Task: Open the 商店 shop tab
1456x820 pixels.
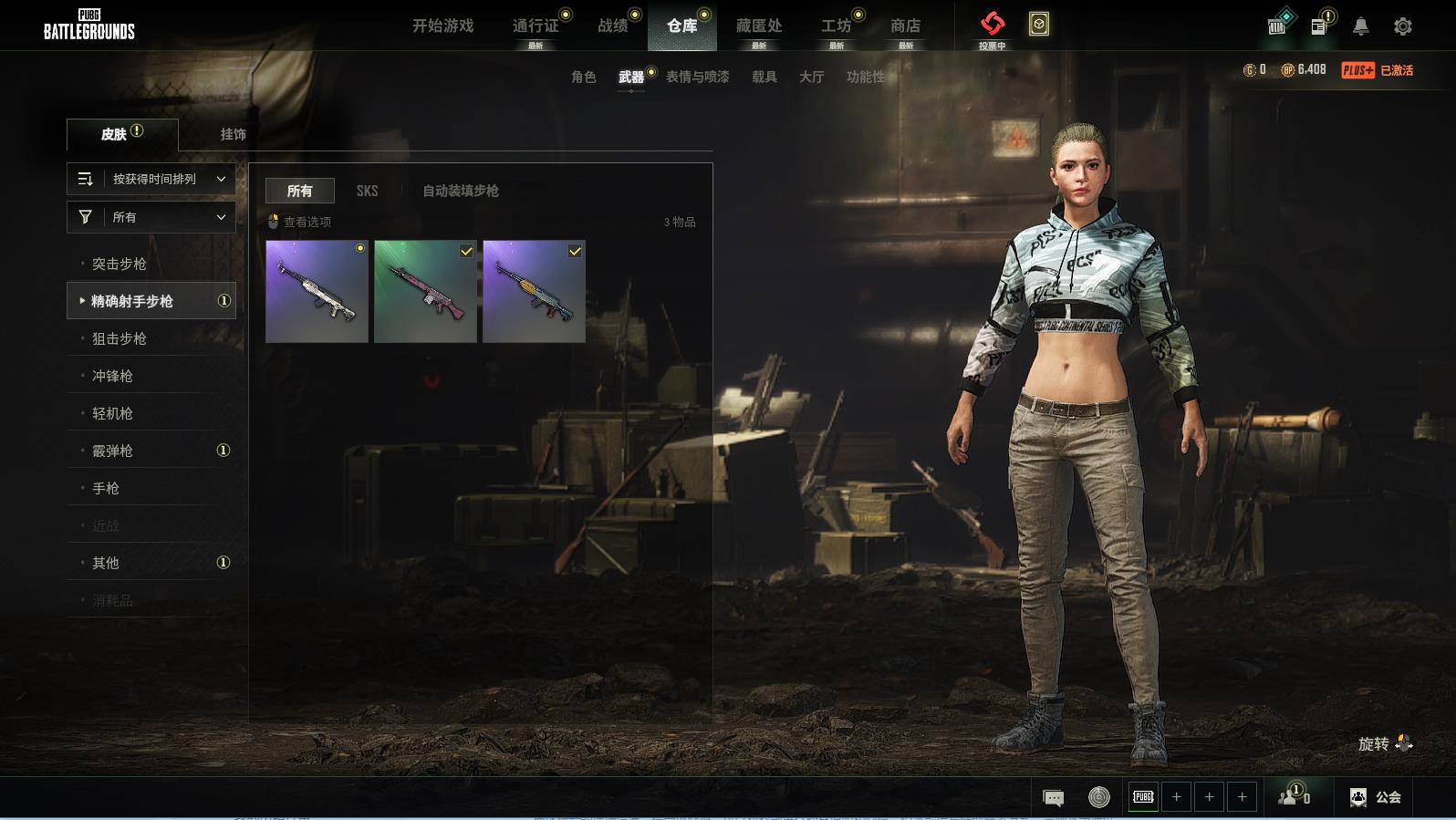Action: [905, 26]
